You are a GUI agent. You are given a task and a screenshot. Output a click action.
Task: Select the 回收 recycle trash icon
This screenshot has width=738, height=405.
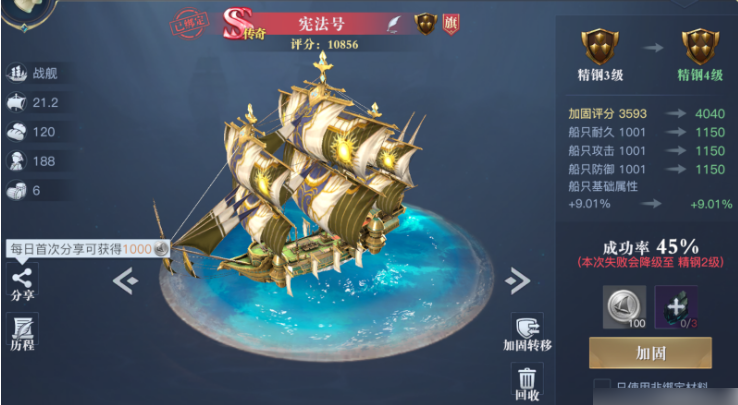point(527,382)
